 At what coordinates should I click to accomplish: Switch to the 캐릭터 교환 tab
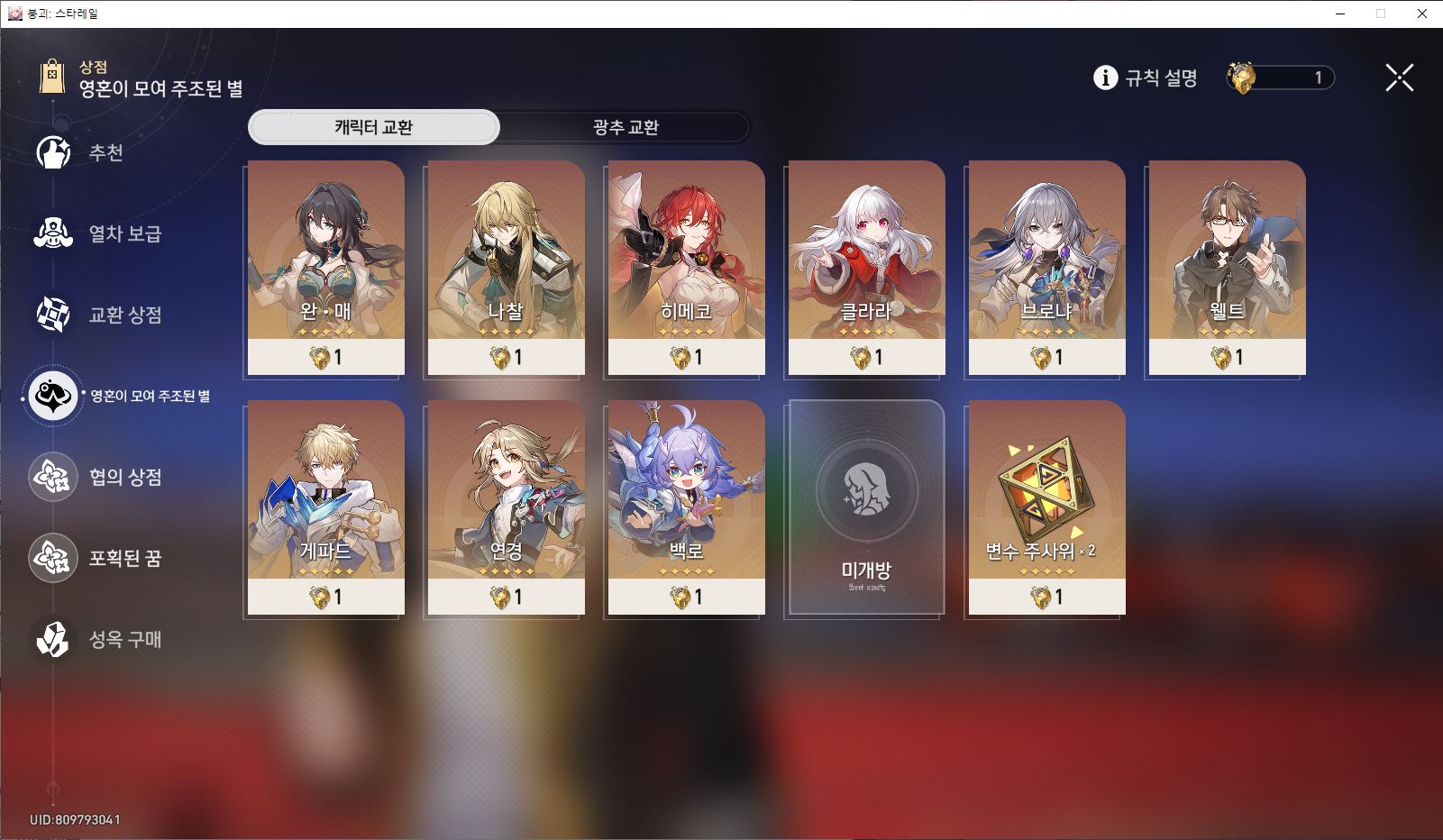point(373,127)
